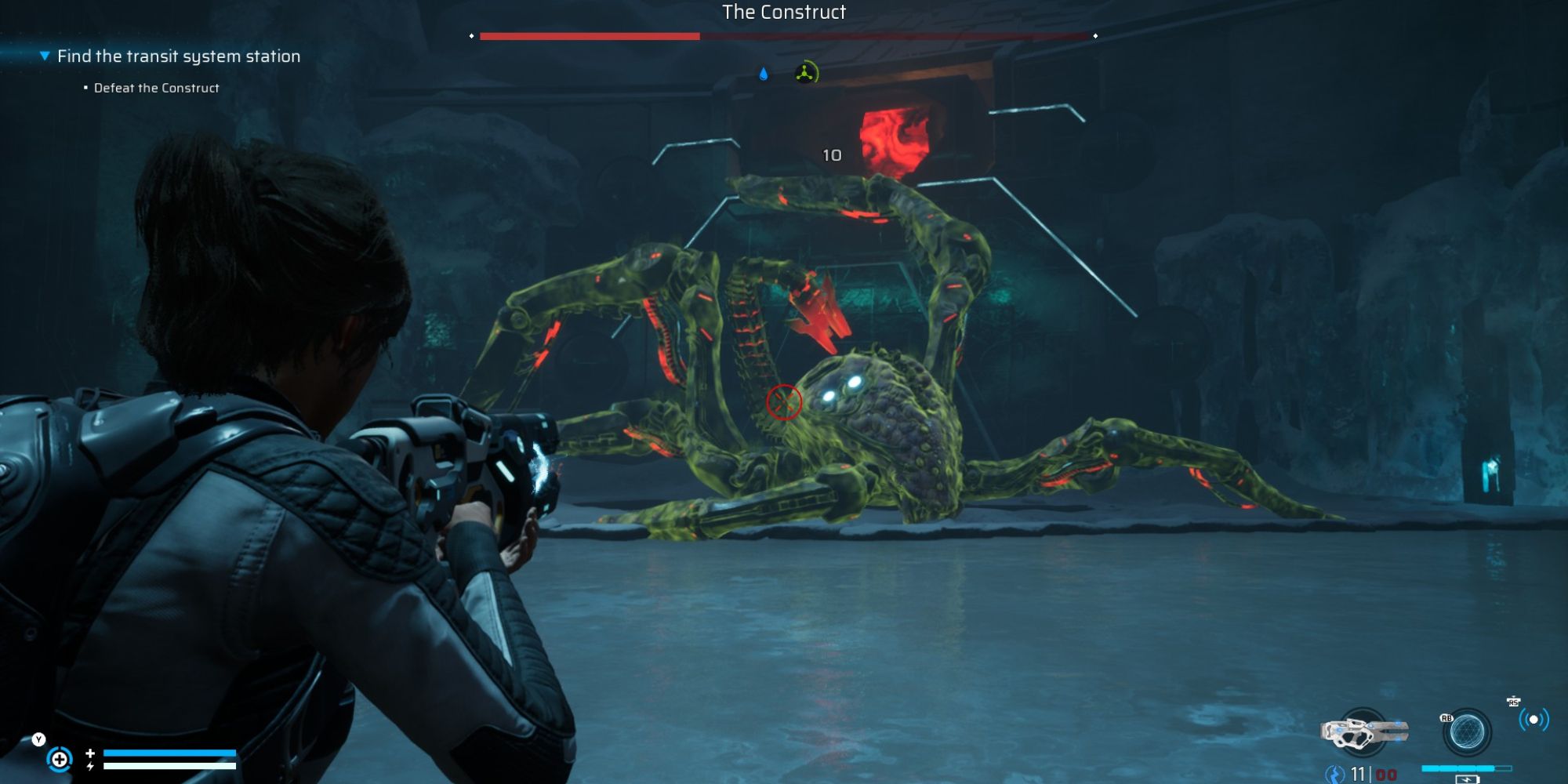This screenshot has height=784, width=1568.
Task: Activate the wireframe sphere shield ability
Action: (1466, 733)
